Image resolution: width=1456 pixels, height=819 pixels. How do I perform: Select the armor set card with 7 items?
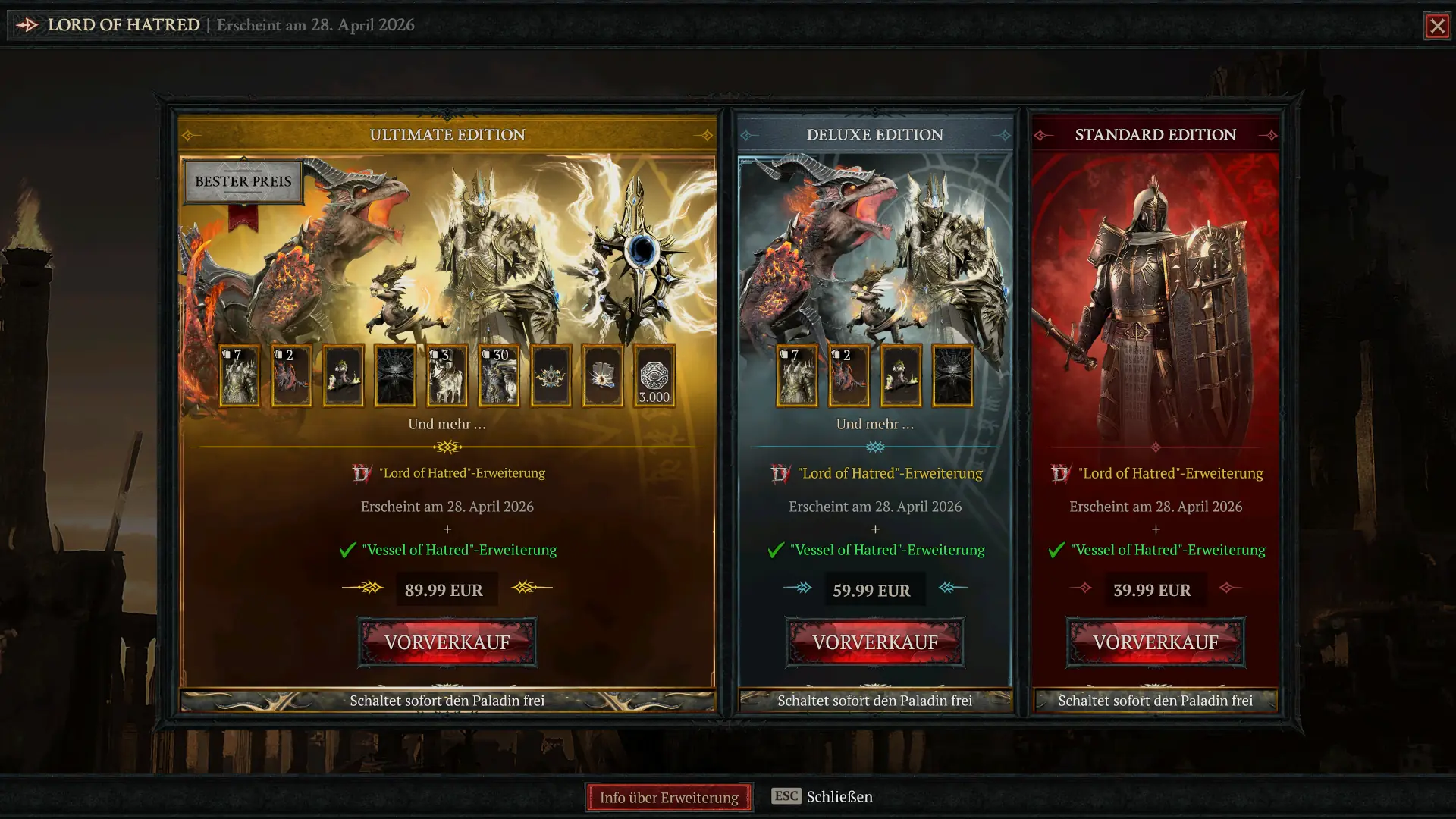(x=240, y=374)
